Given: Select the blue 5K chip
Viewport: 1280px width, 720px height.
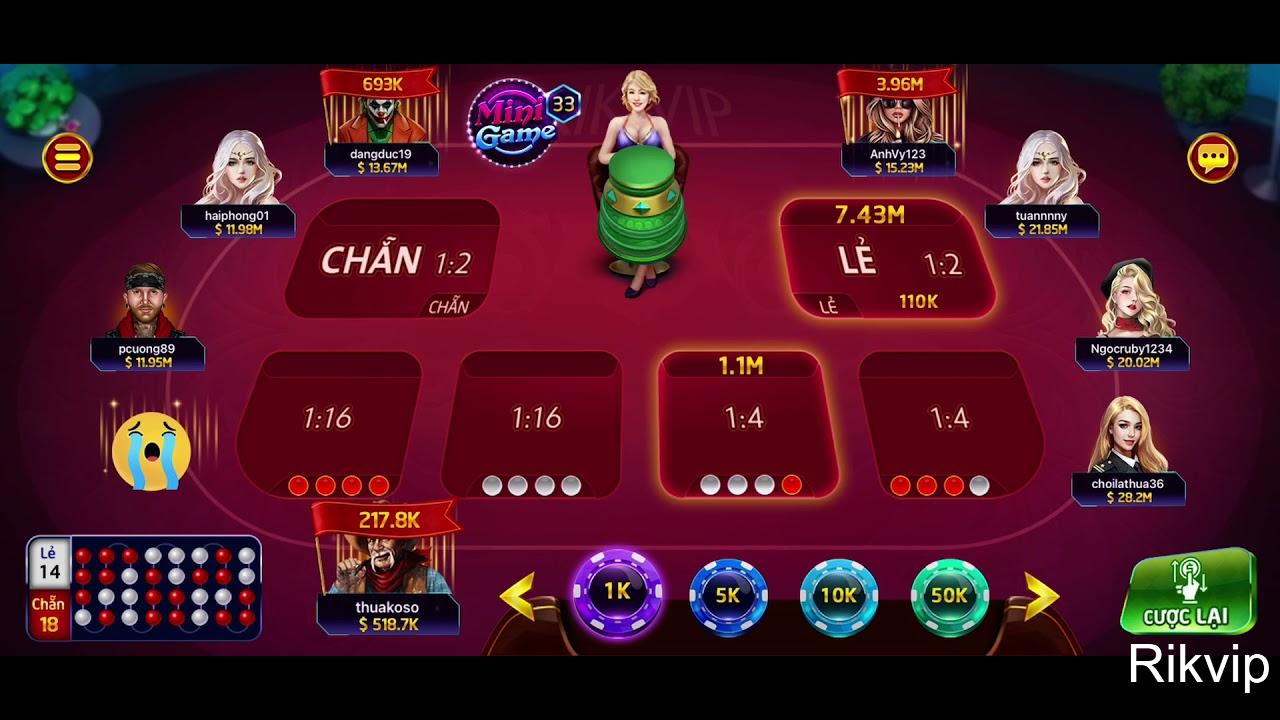Looking at the screenshot, I should click(728, 595).
